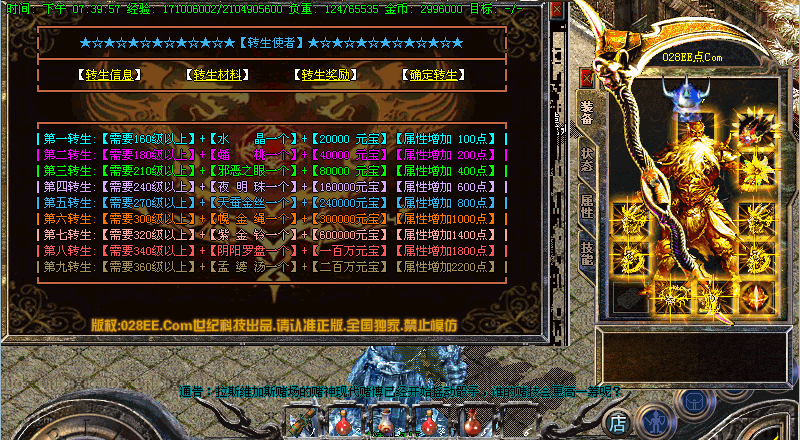Open the 转生信息 rebirth info option
Viewport: 800px width, 440px height.
tap(109, 75)
